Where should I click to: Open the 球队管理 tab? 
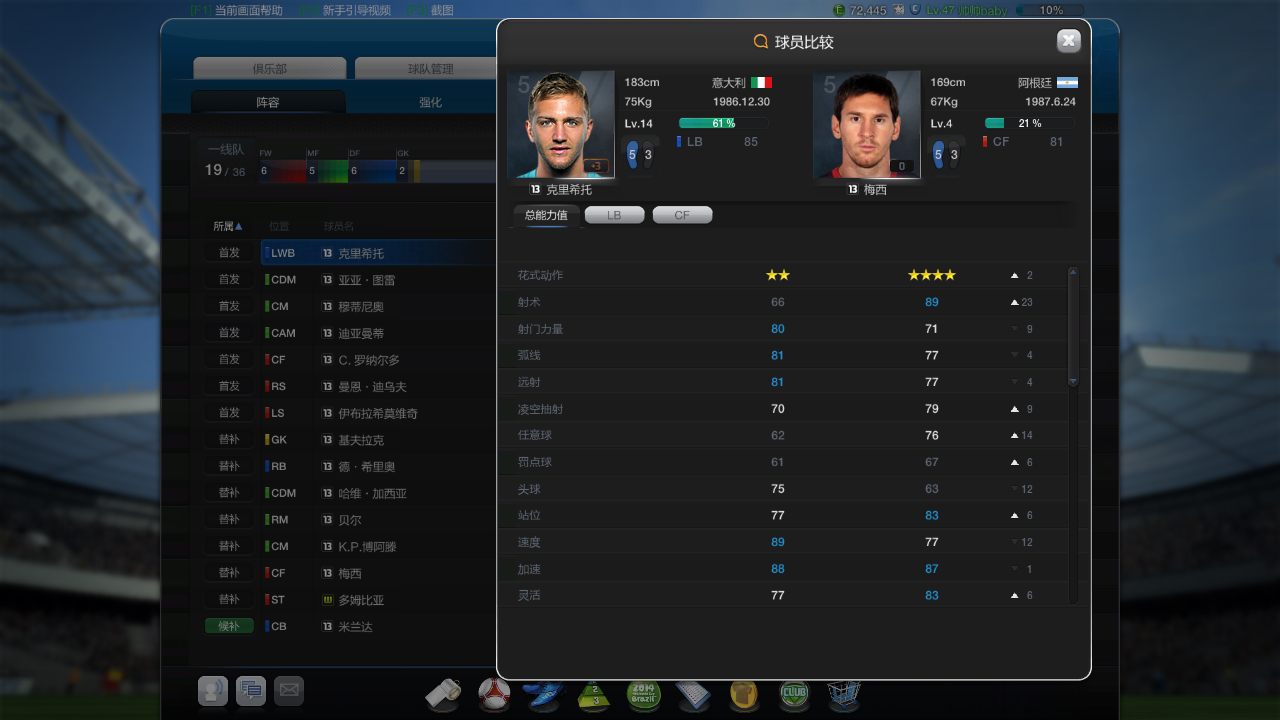coord(430,69)
